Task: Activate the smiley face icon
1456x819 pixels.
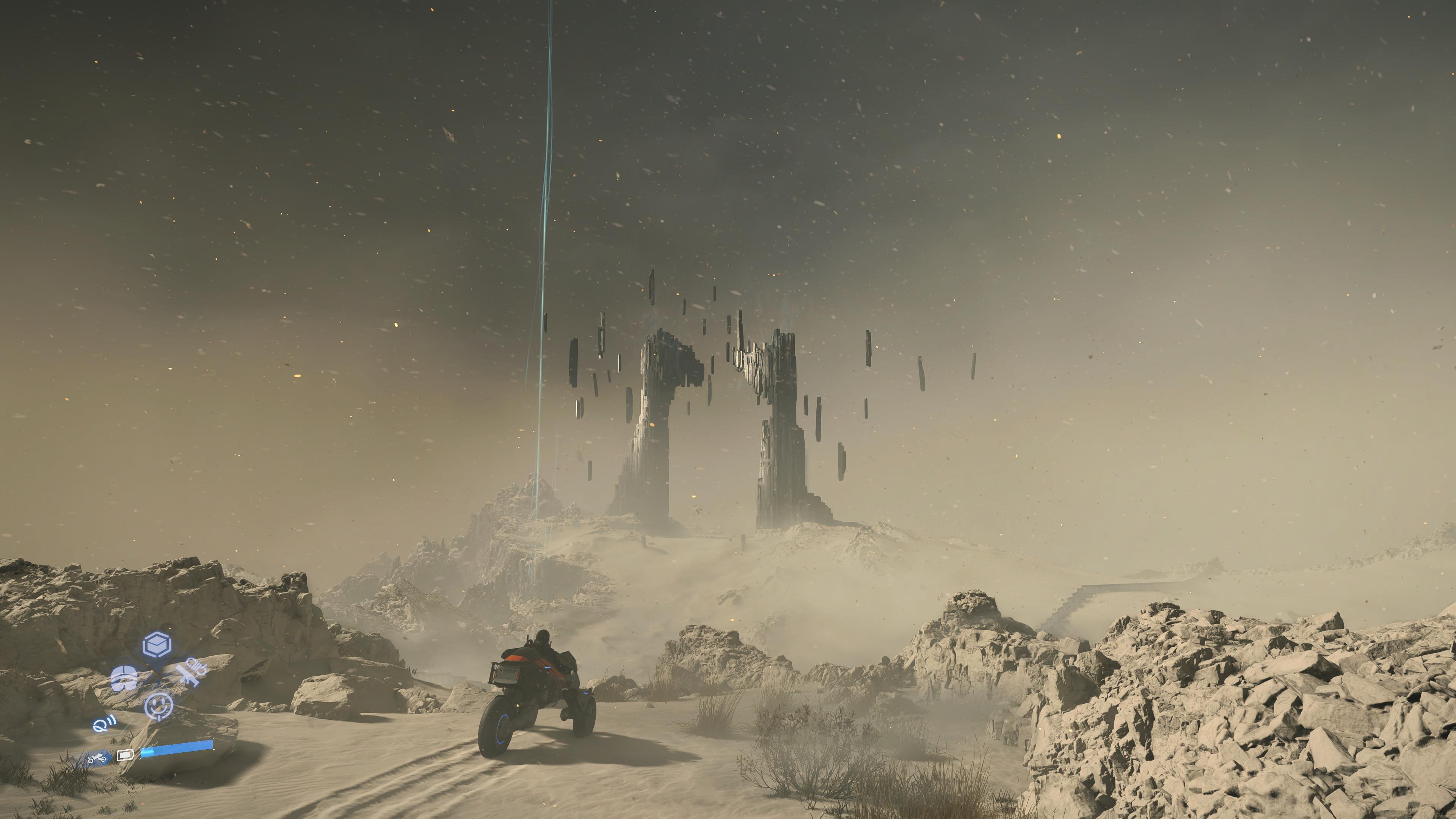Action: click(158, 706)
